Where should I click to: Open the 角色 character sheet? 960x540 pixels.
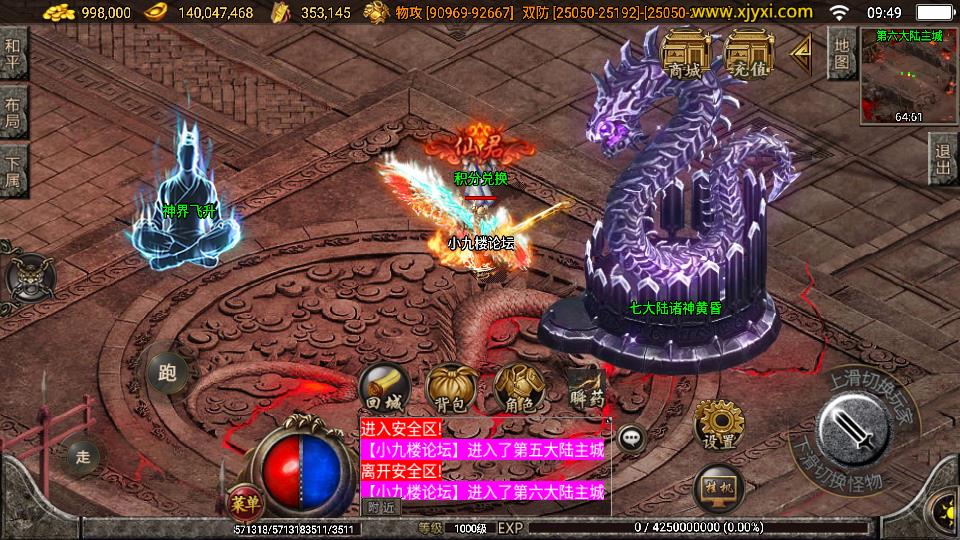[x=520, y=389]
